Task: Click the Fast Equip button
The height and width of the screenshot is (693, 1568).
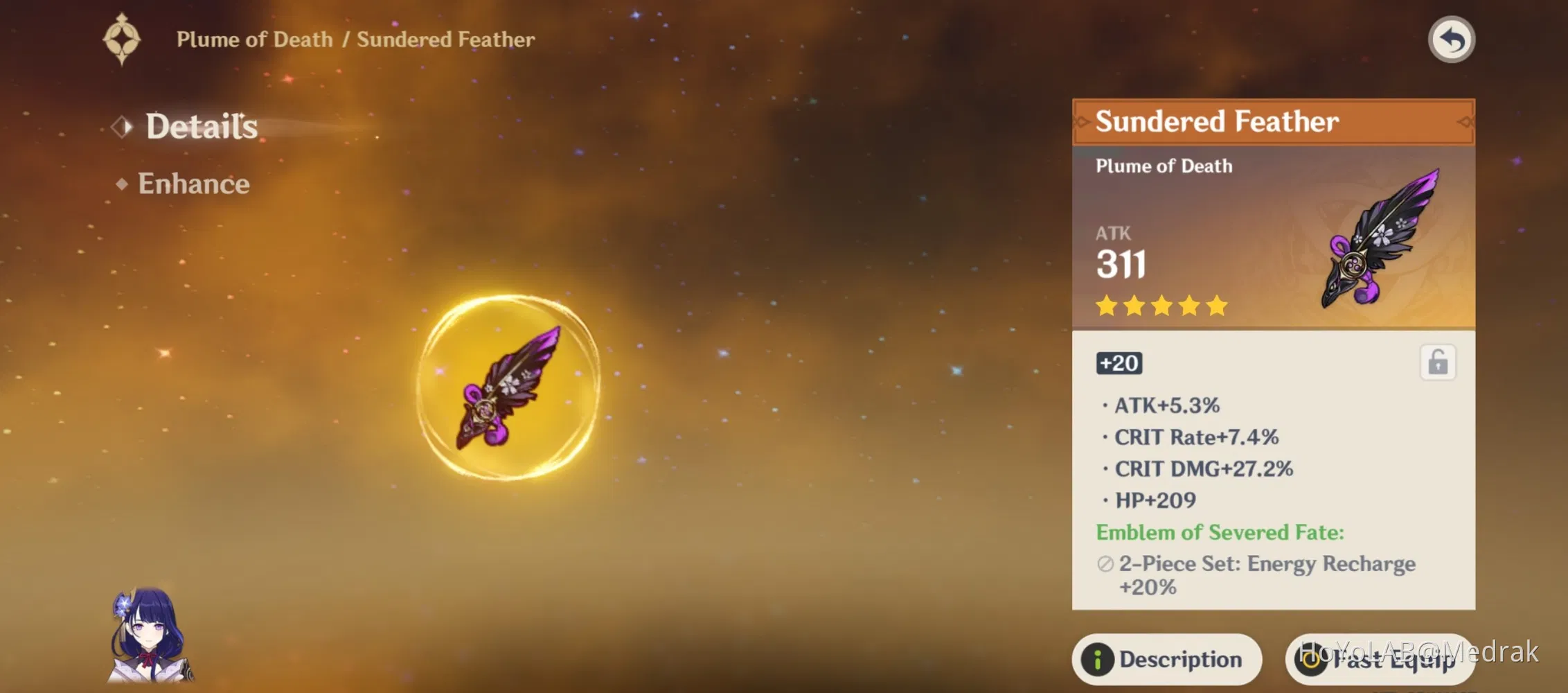Action: (x=1378, y=659)
